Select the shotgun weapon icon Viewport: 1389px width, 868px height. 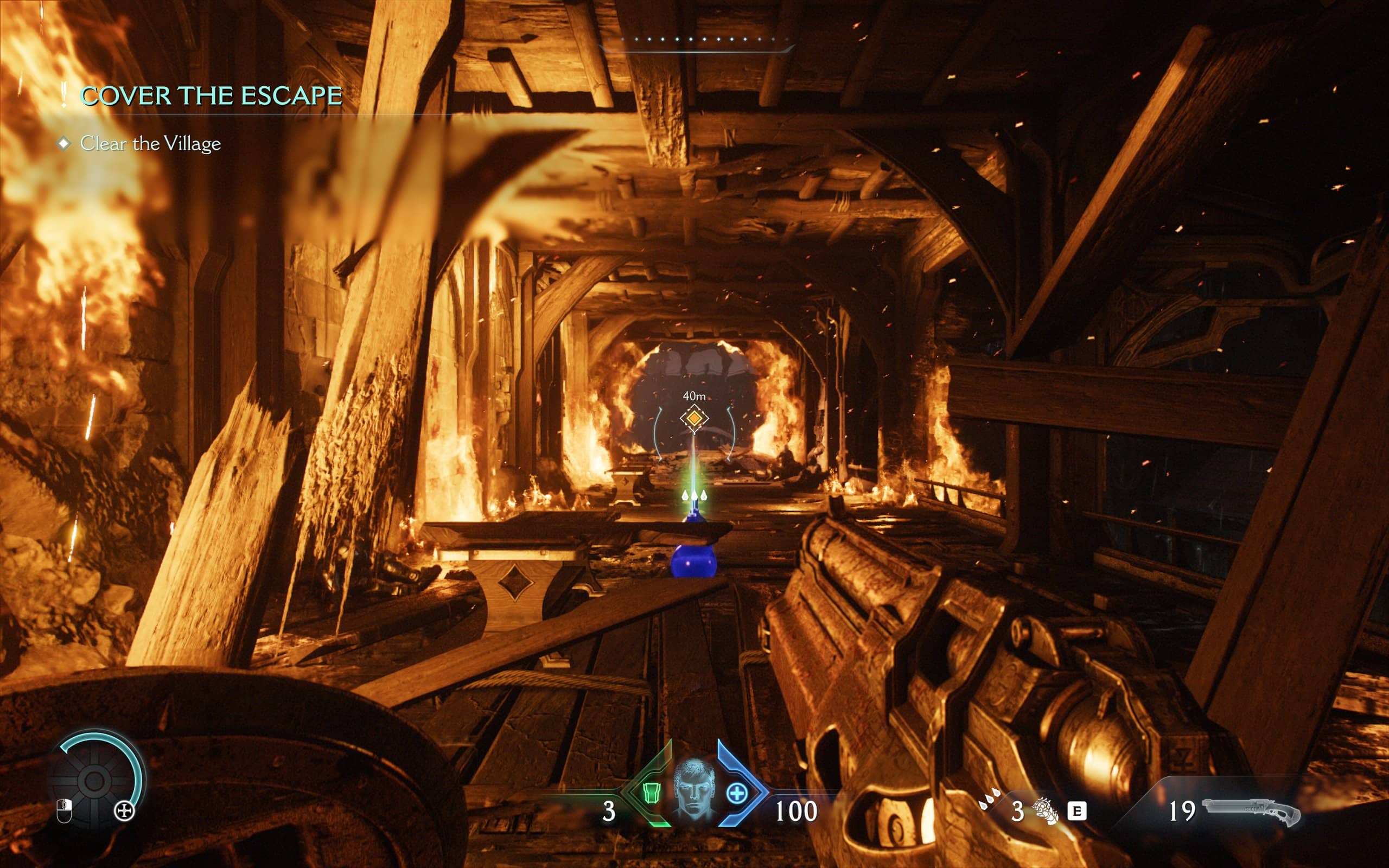[x=1251, y=812]
